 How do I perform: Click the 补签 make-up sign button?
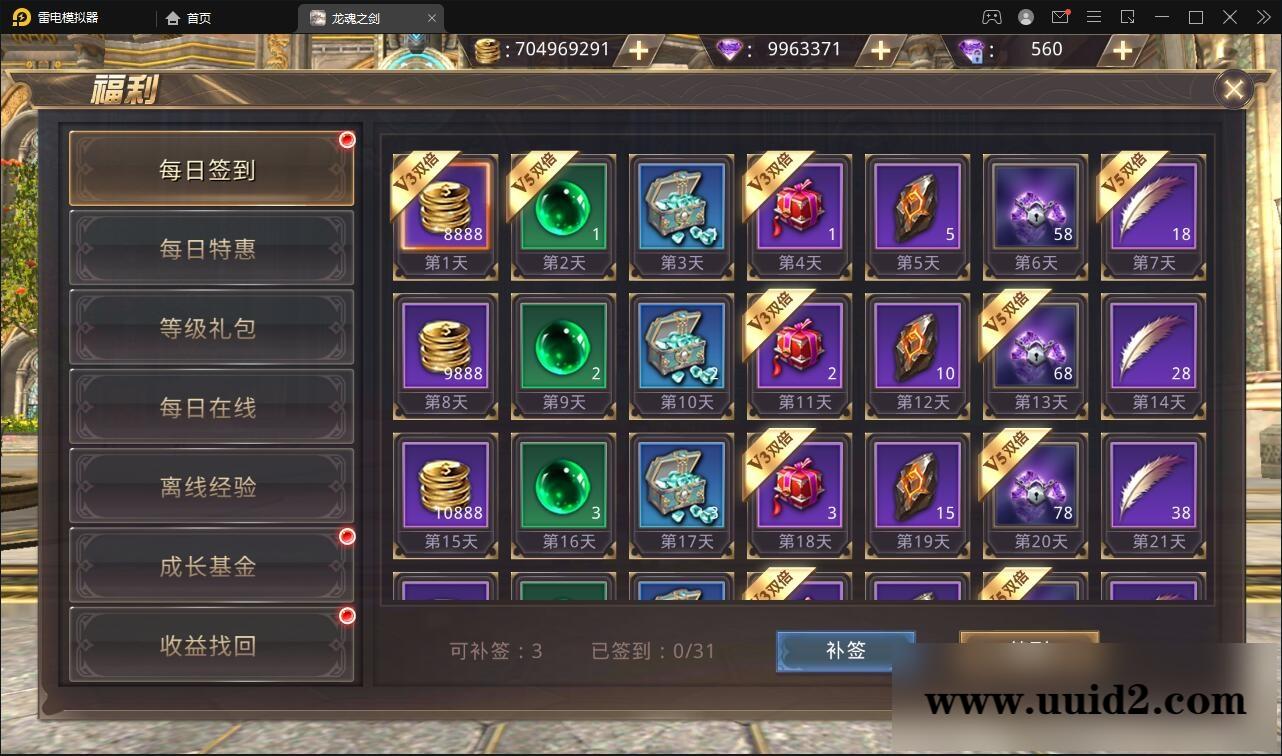[x=845, y=650]
